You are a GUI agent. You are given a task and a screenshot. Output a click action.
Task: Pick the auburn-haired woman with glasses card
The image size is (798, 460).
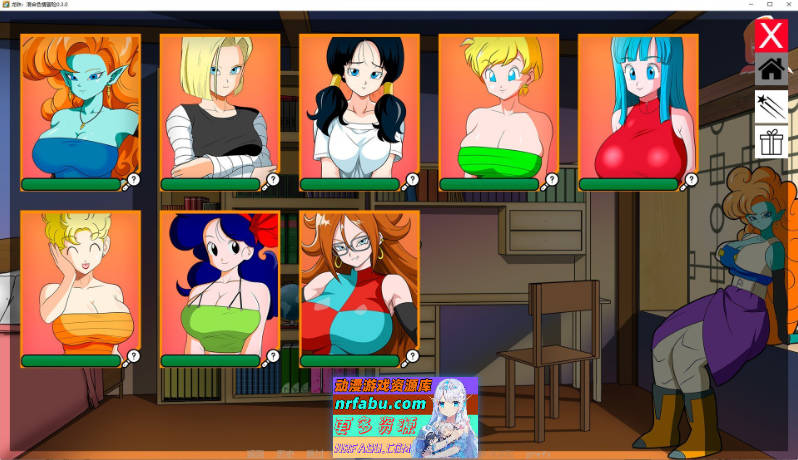(359, 283)
